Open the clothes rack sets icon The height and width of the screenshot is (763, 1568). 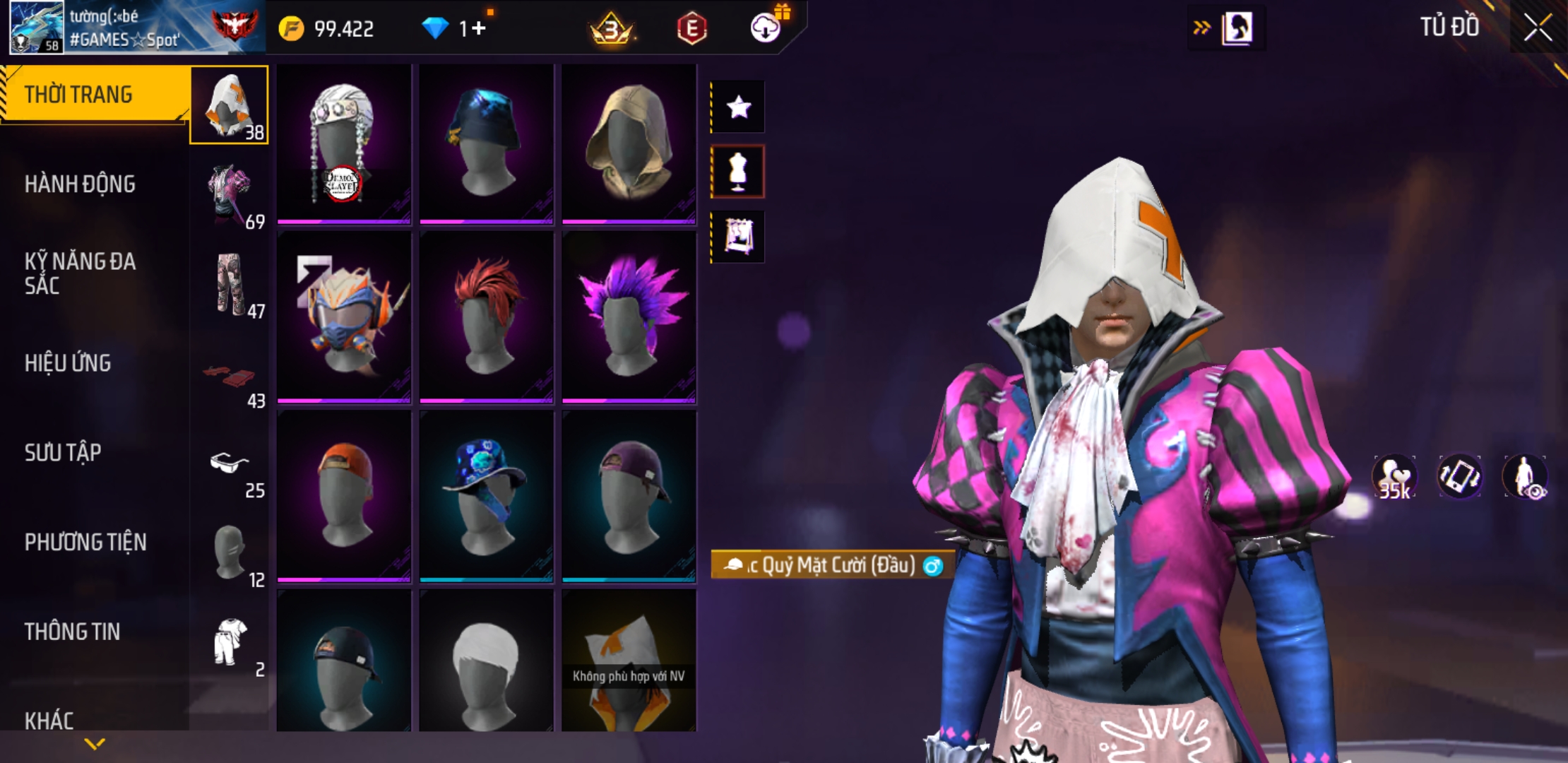tap(738, 236)
